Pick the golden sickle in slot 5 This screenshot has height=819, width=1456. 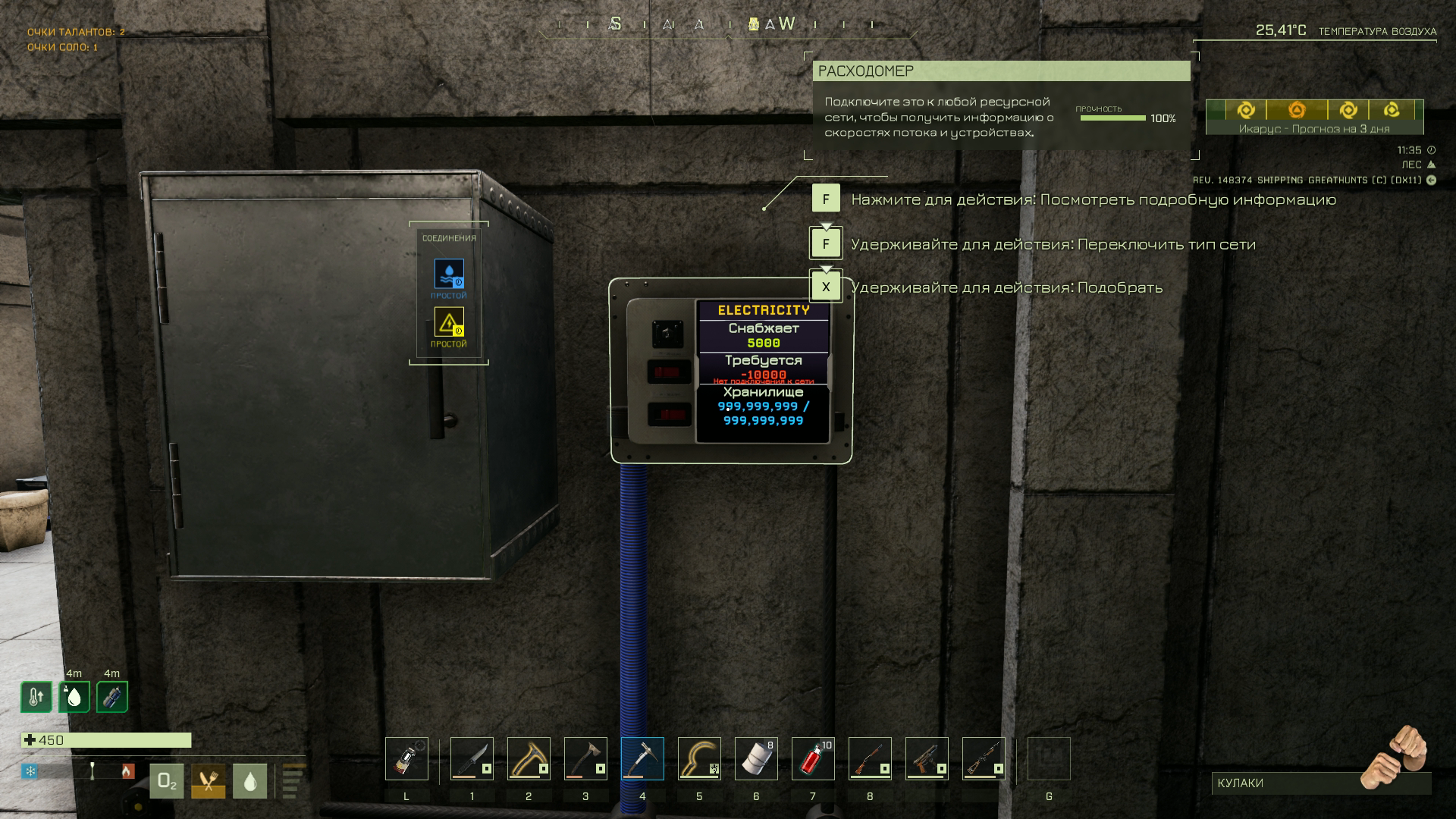(699, 758)
